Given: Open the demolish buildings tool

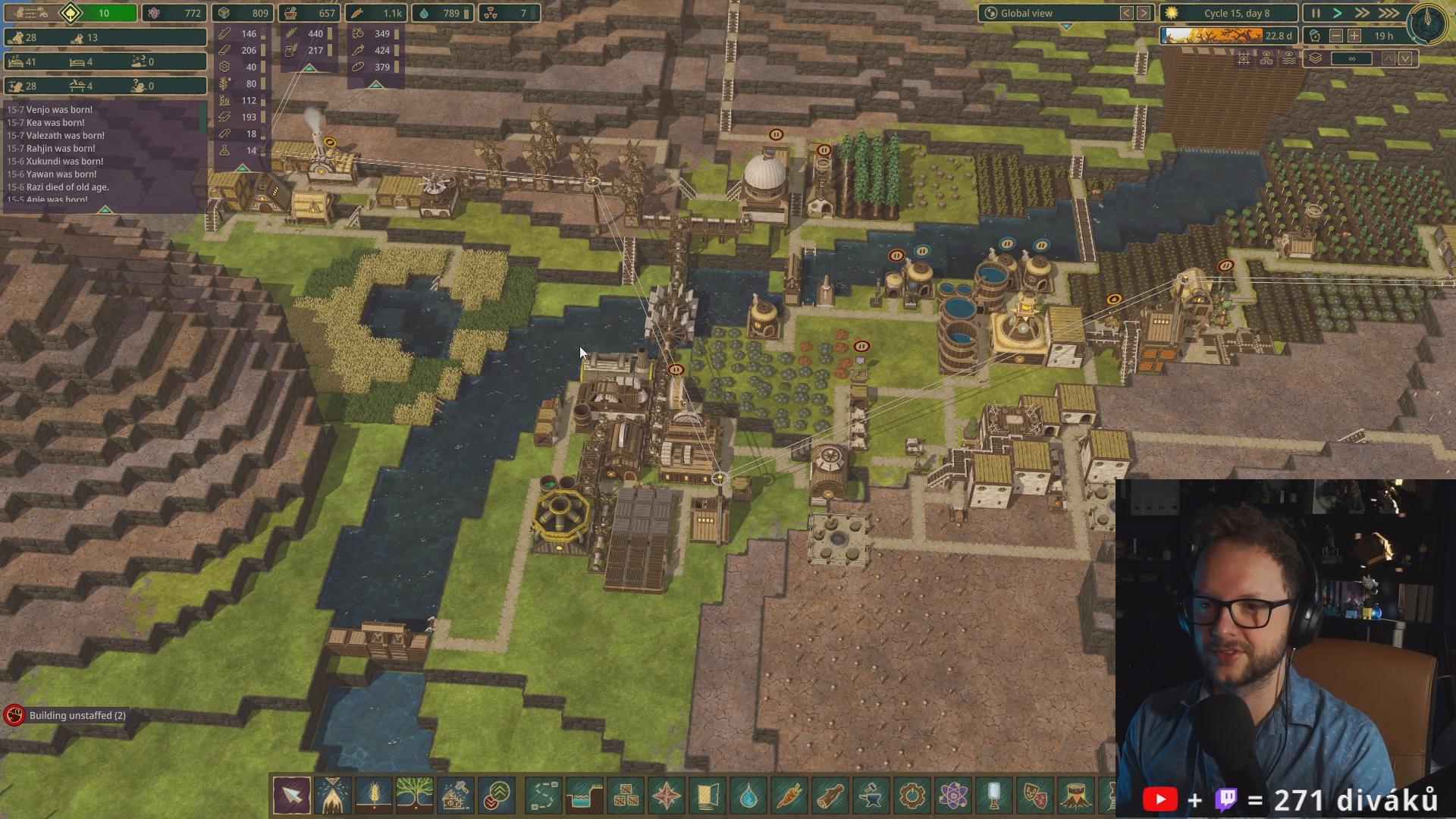Looking at the screenshot, I should pyautogui.click(x=456, y=795).
